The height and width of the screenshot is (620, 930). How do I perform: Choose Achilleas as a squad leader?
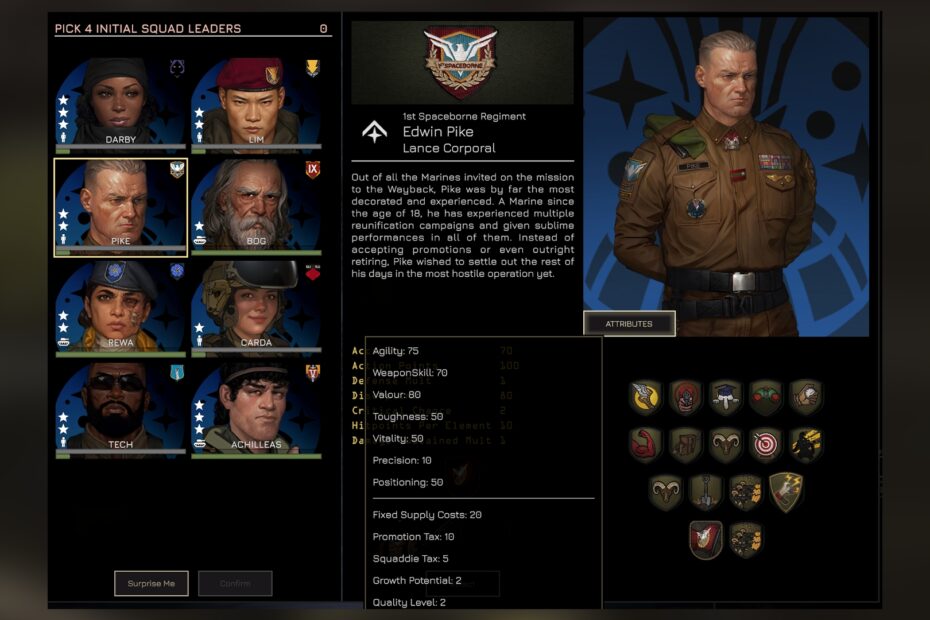[255, 408]
